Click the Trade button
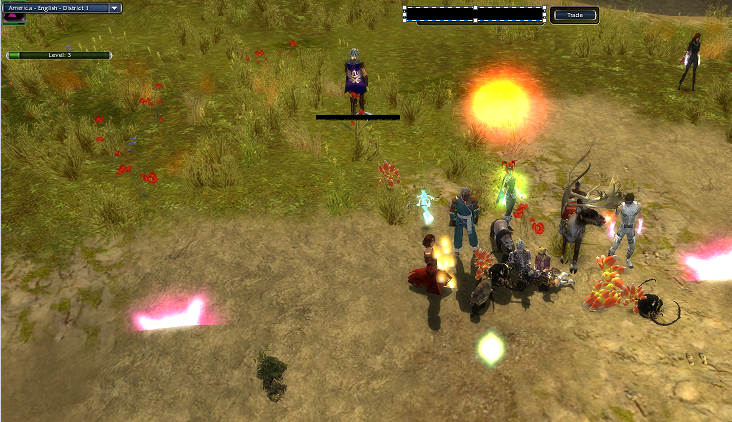Screen dimensions: 732x422 [x=574, y=15]
